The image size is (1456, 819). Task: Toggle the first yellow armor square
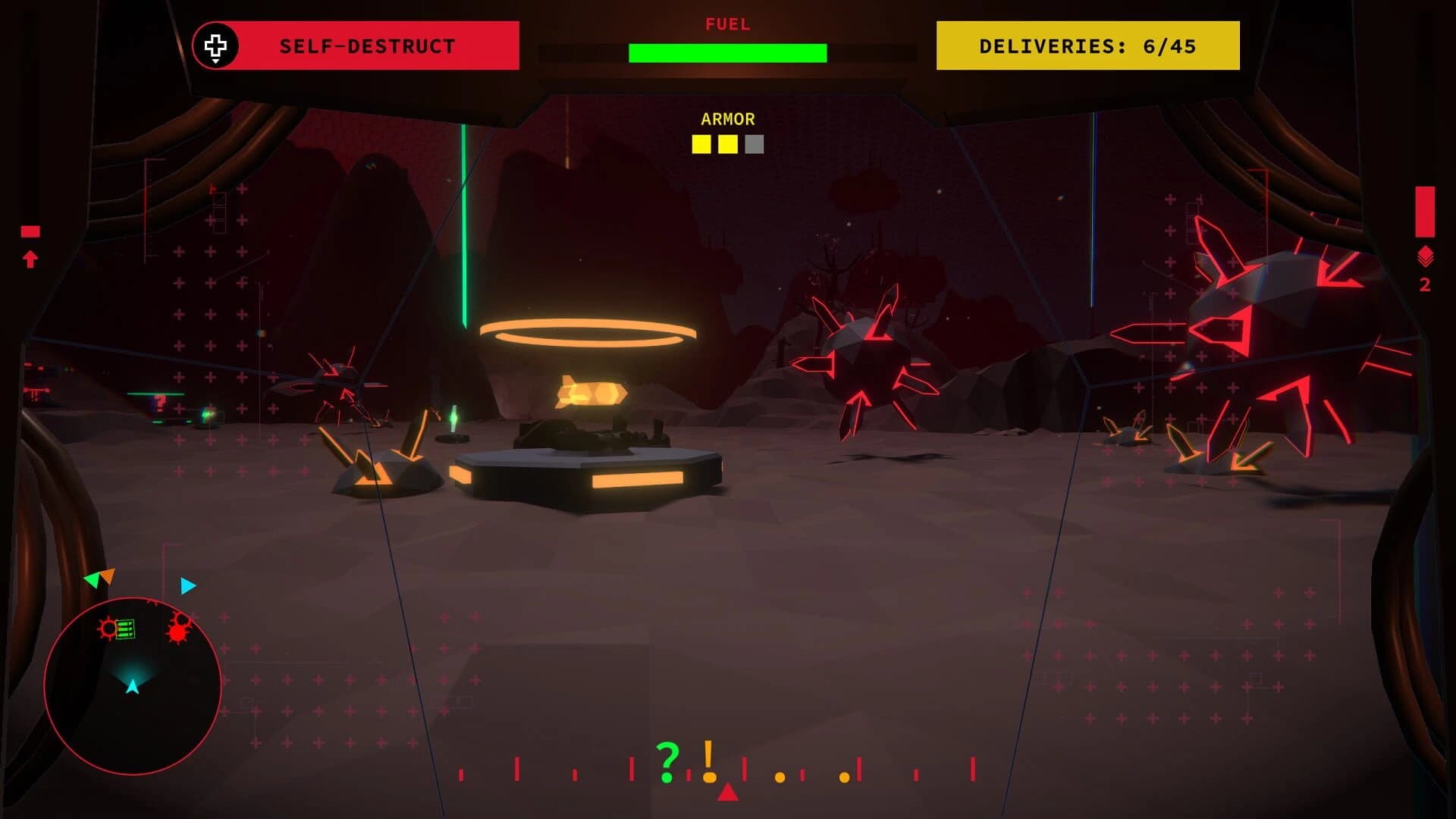pyautogui.click(x=699, y=143)
